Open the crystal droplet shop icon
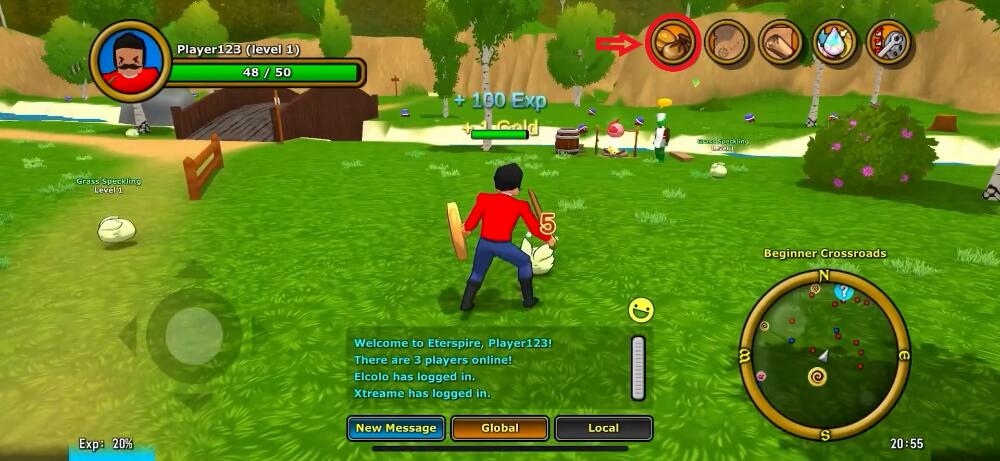 [x=835, y=43]
